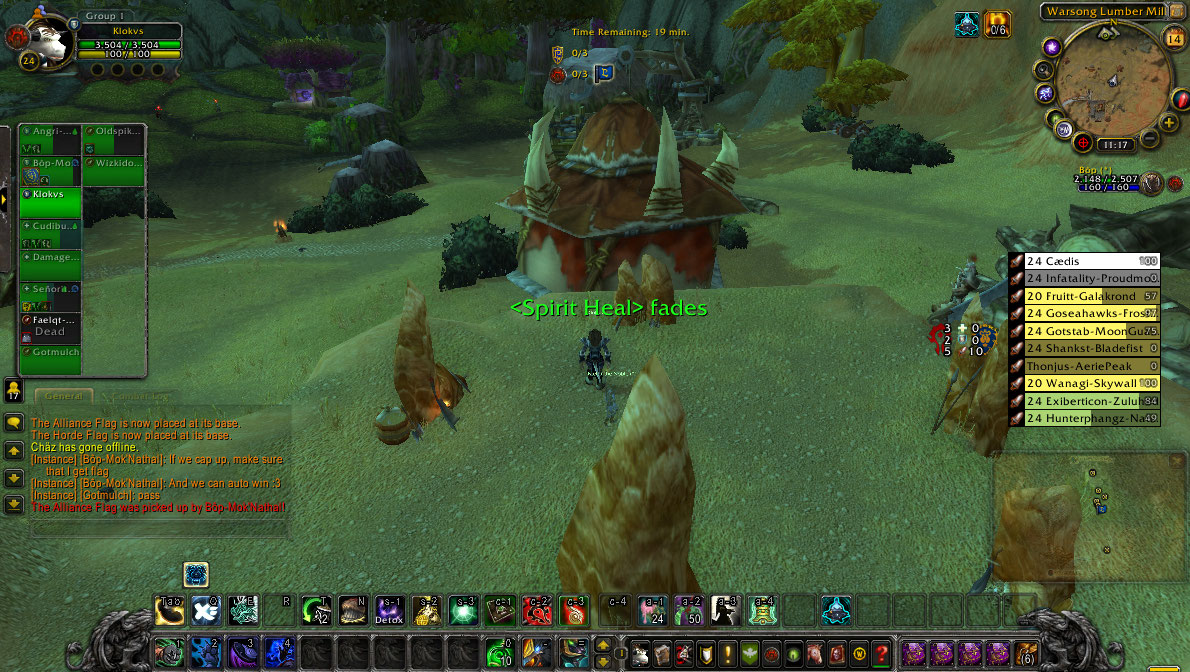The height and width of the screenshot is (672, 1190).
Task: Click the 0/6 buff icon near minimap
Action: click(997, 25)
